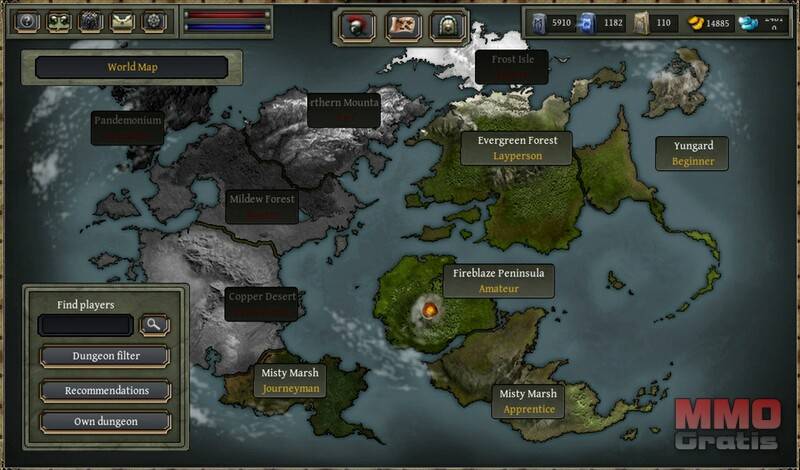The width and height of the screenshot is (800, 470).
Task: Choose the Mildew Forest region label
Action: [x=262, y=206]
